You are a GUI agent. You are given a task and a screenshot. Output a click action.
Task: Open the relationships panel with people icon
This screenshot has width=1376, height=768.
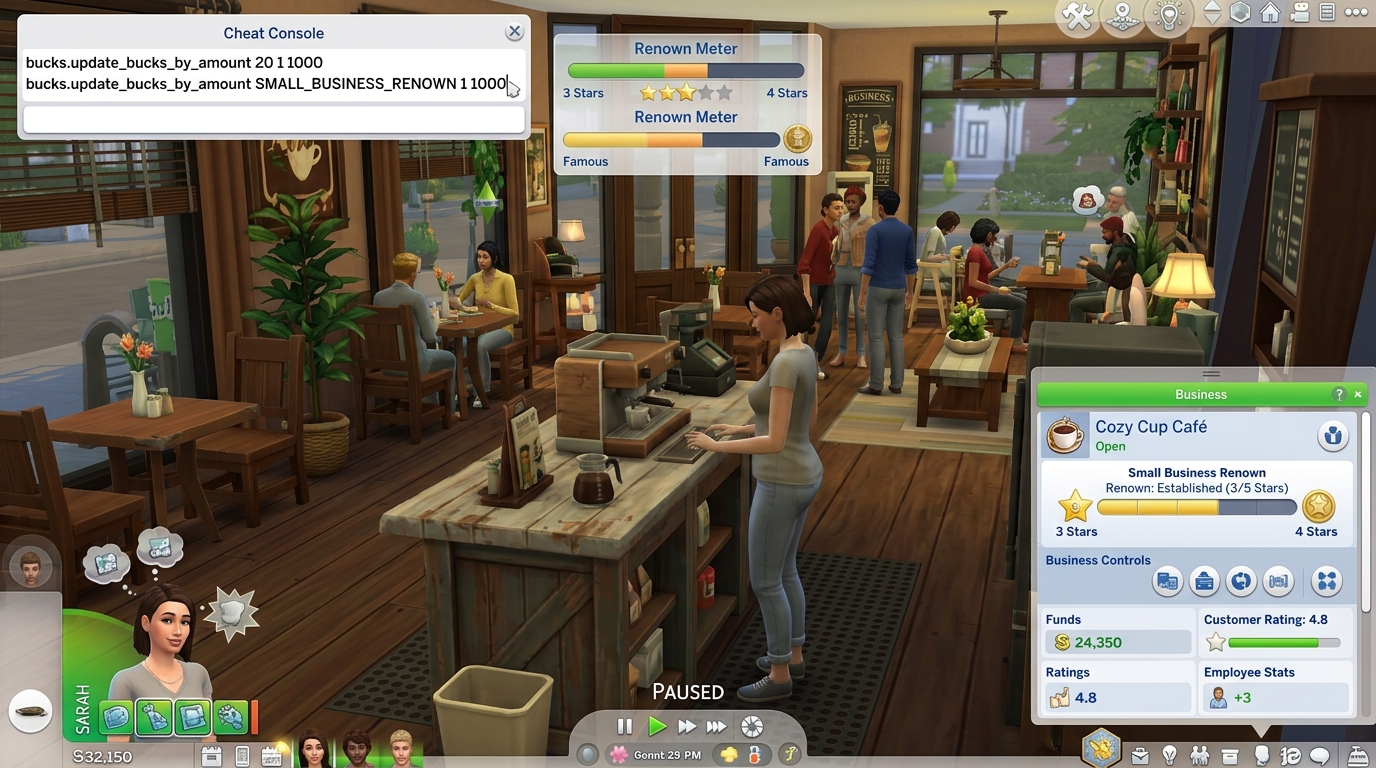coord(1201,755)
